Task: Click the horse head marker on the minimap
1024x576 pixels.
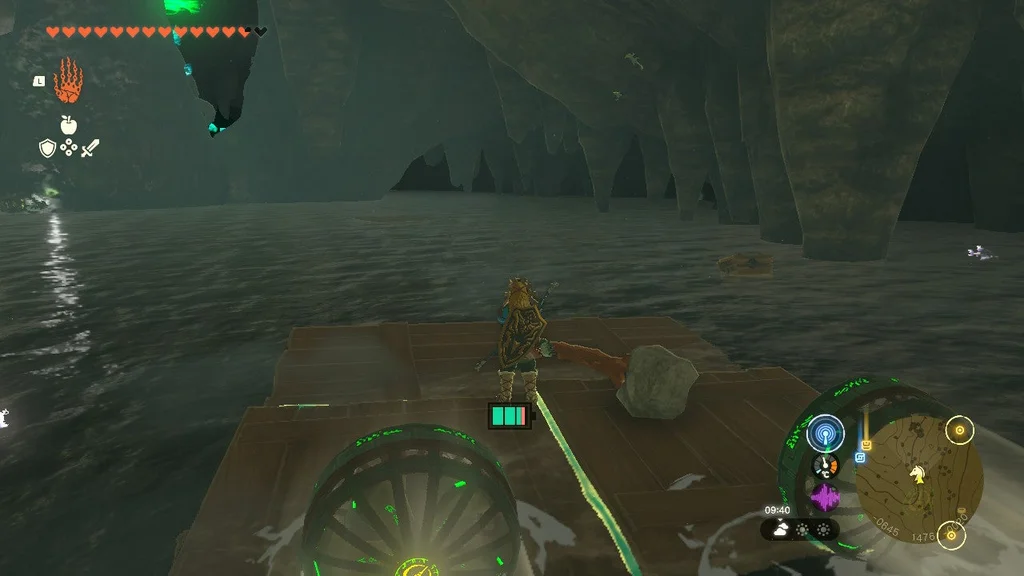Action: (916, 475)
